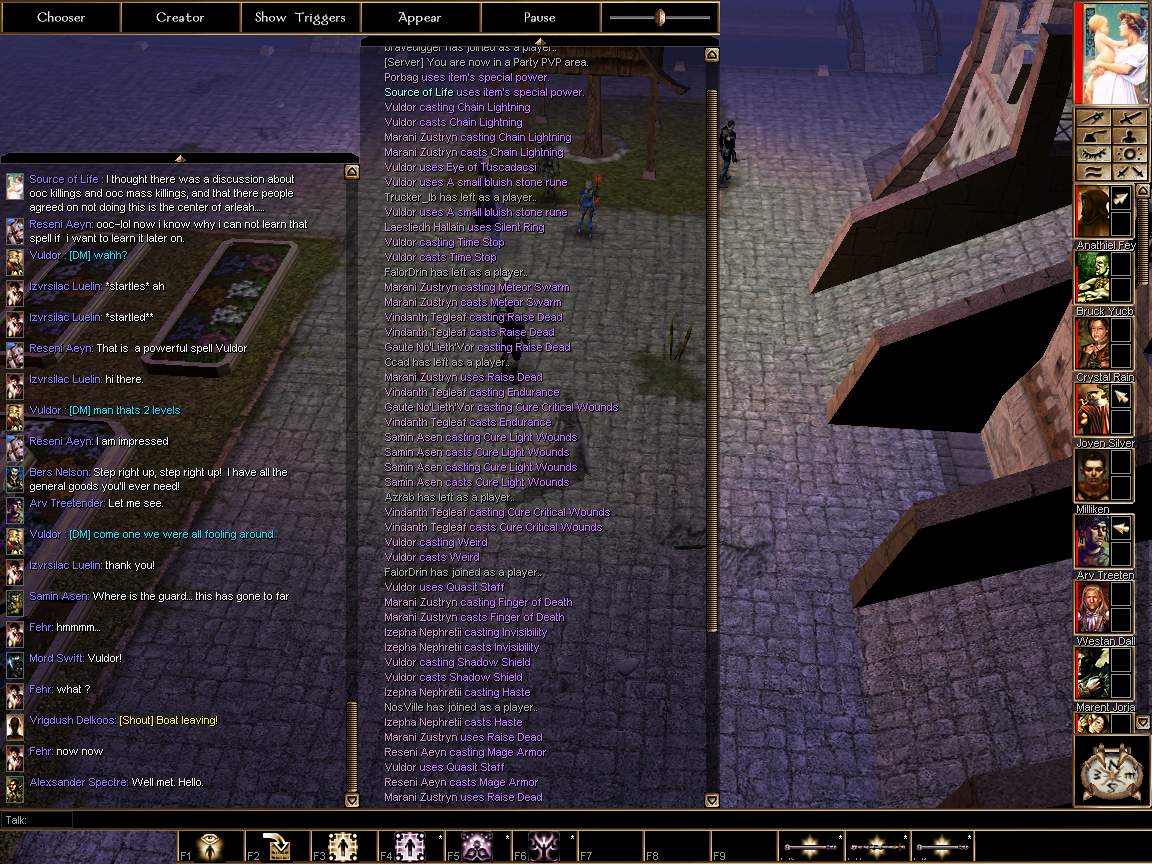Viewport: 1152px width, 864px height.
Task: Activate the F1 eye ability slot
Action: click(211, 846)
